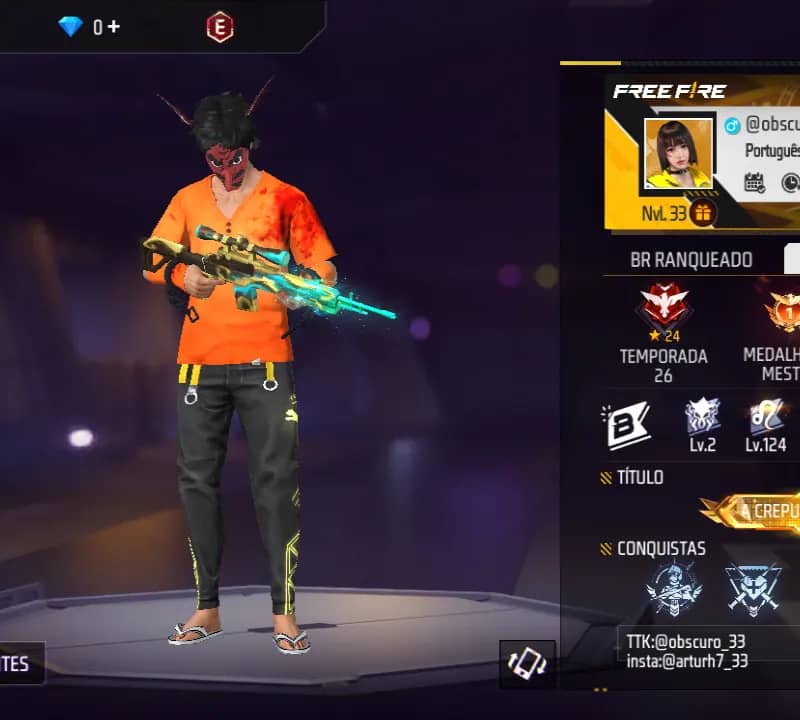The height and width of the screenshot is (720, 800).
Task: Rotate view with the phone rotation button
Action: [x=527, y=664]
